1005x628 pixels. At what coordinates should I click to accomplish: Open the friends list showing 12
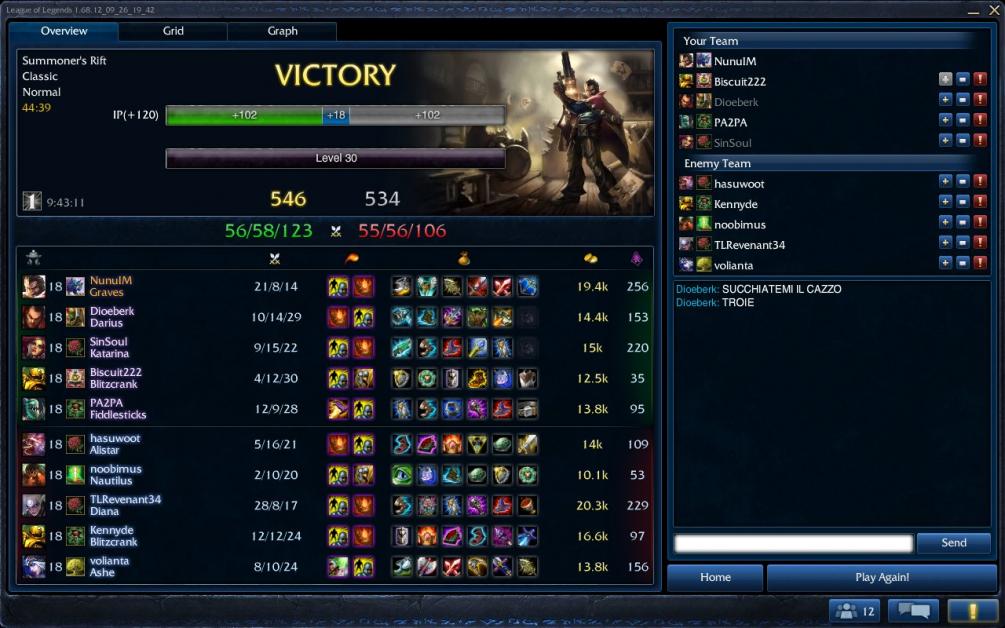[853, 610]
